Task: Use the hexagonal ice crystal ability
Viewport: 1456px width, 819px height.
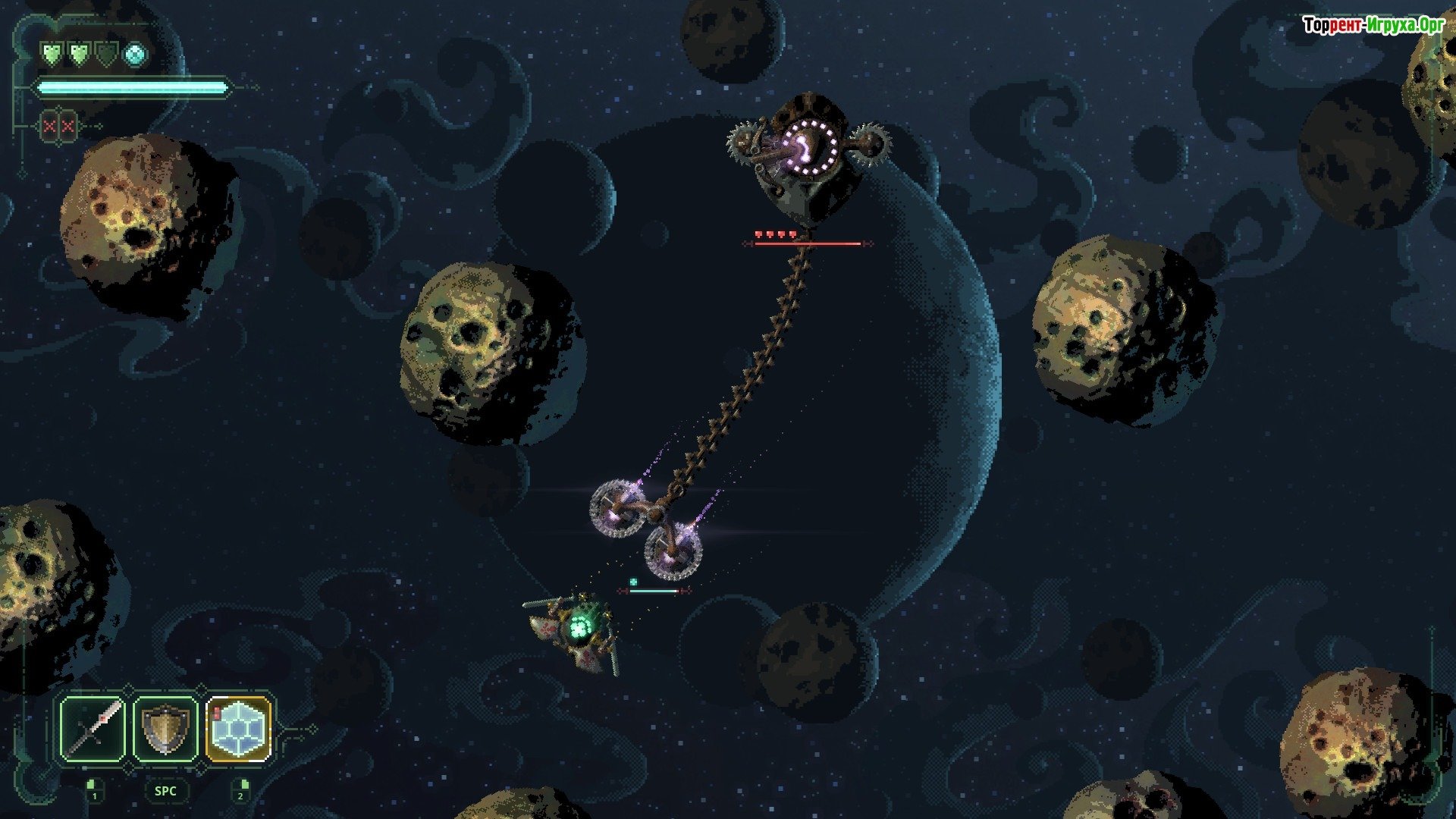Action: 238,729
